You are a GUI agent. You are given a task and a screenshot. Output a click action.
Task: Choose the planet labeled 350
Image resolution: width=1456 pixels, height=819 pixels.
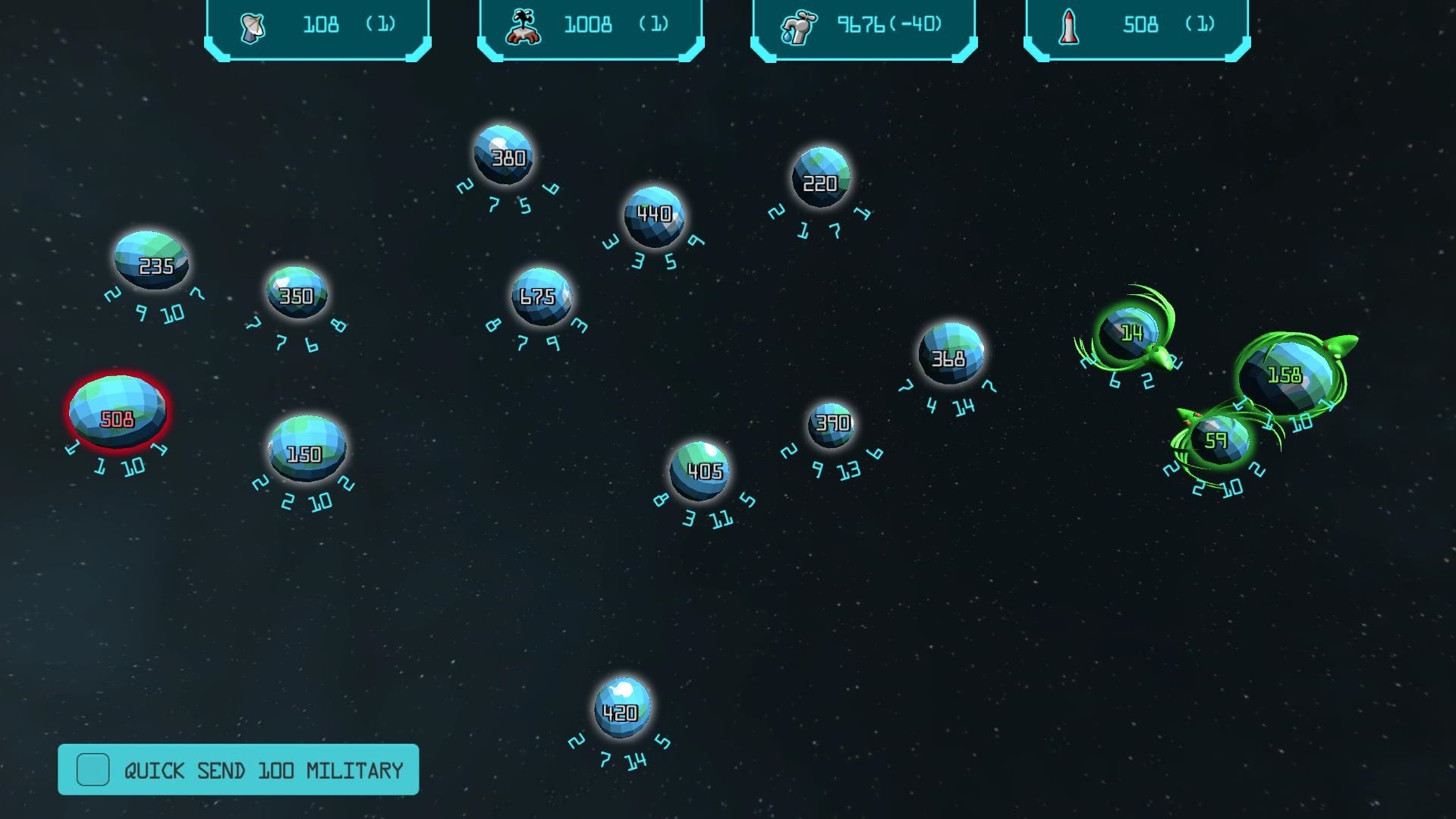(297, 292)
